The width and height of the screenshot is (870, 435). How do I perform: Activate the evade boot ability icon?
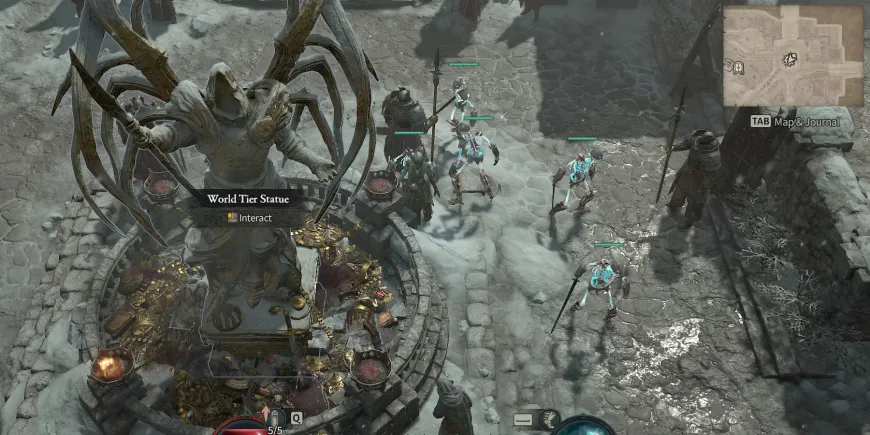(x=549, y=419)
